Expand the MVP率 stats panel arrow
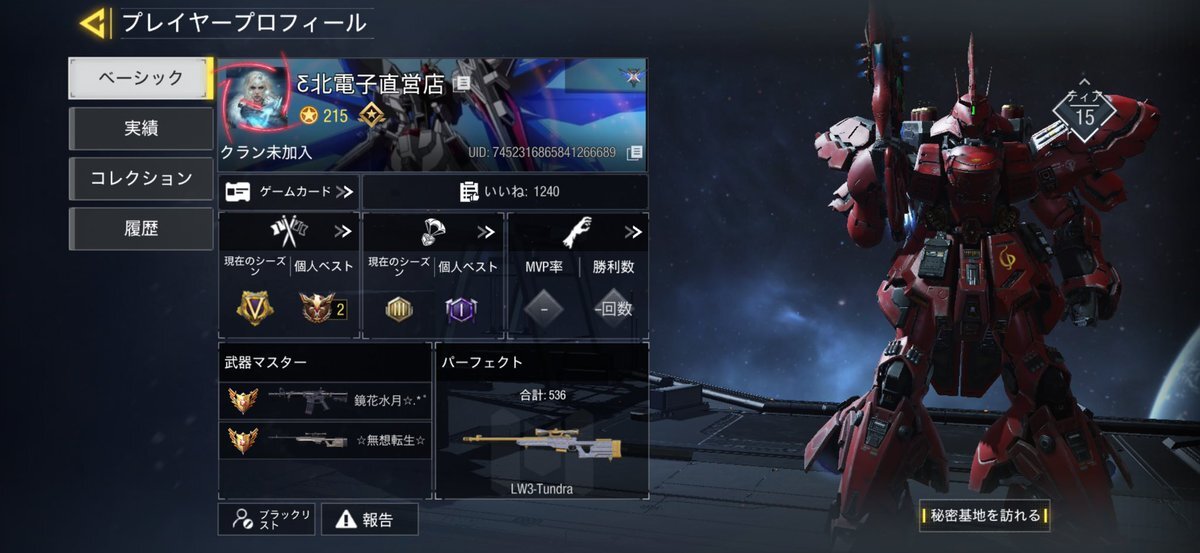 click(633, 232)
